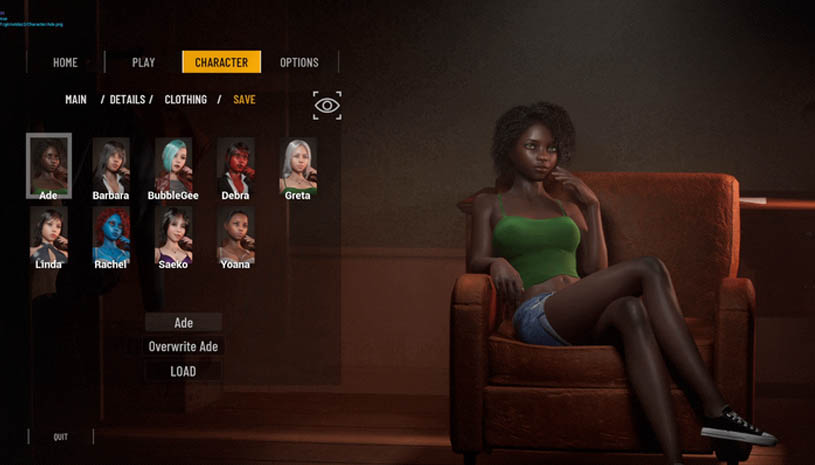Click the Overwrite Ade button

coord(183,347)
